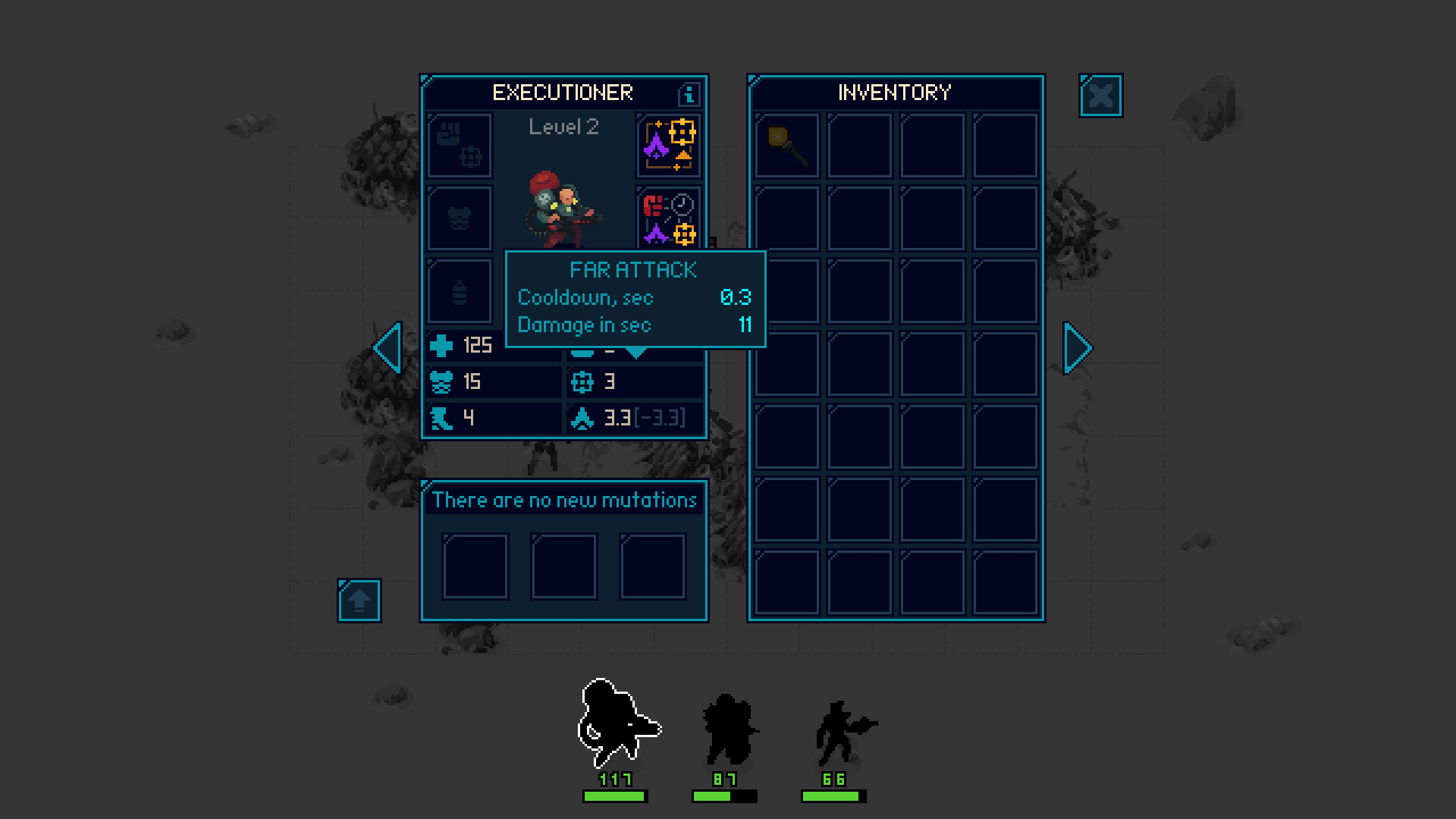Select the empty armor equipment slot
The image size is (1456, 819).
pos(459,218)
